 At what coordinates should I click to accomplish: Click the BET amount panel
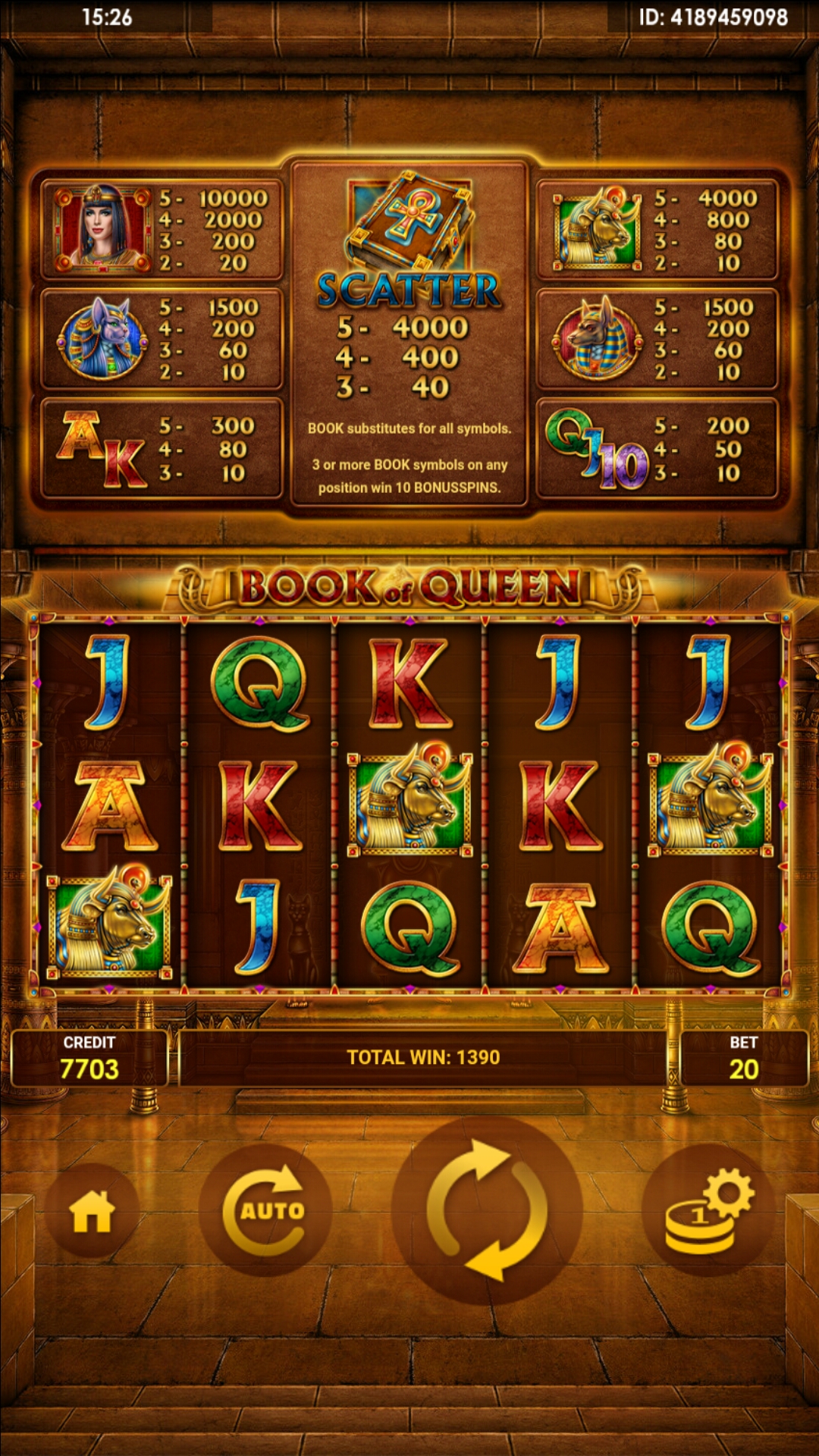(x=743, y=1058)
